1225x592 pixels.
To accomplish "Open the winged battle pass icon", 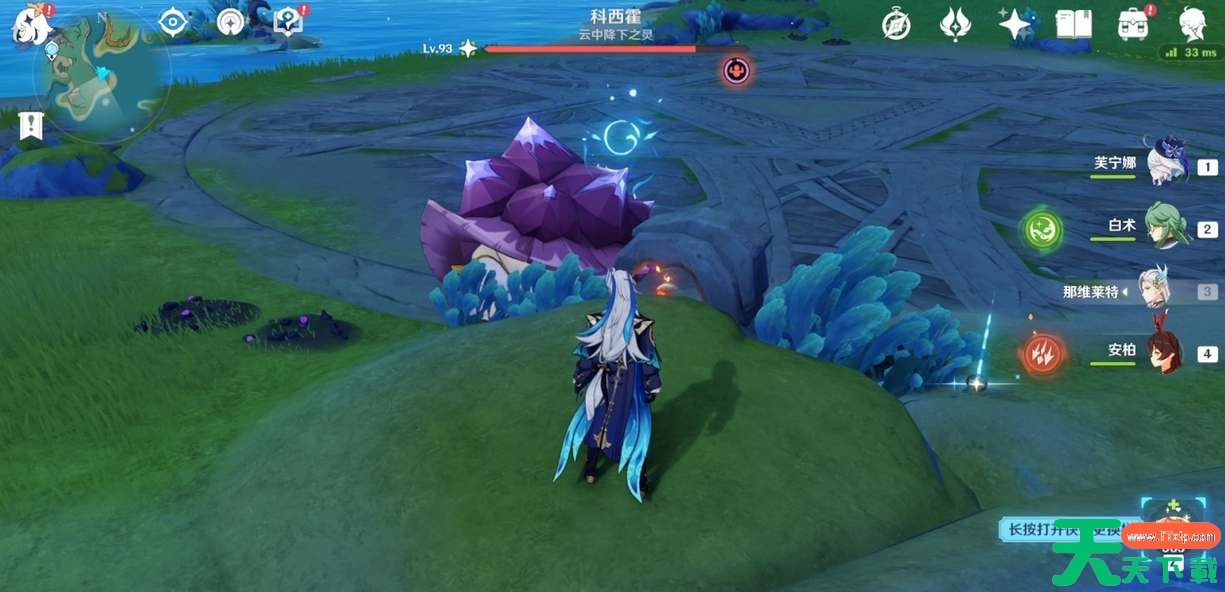I will pos(955,25).
